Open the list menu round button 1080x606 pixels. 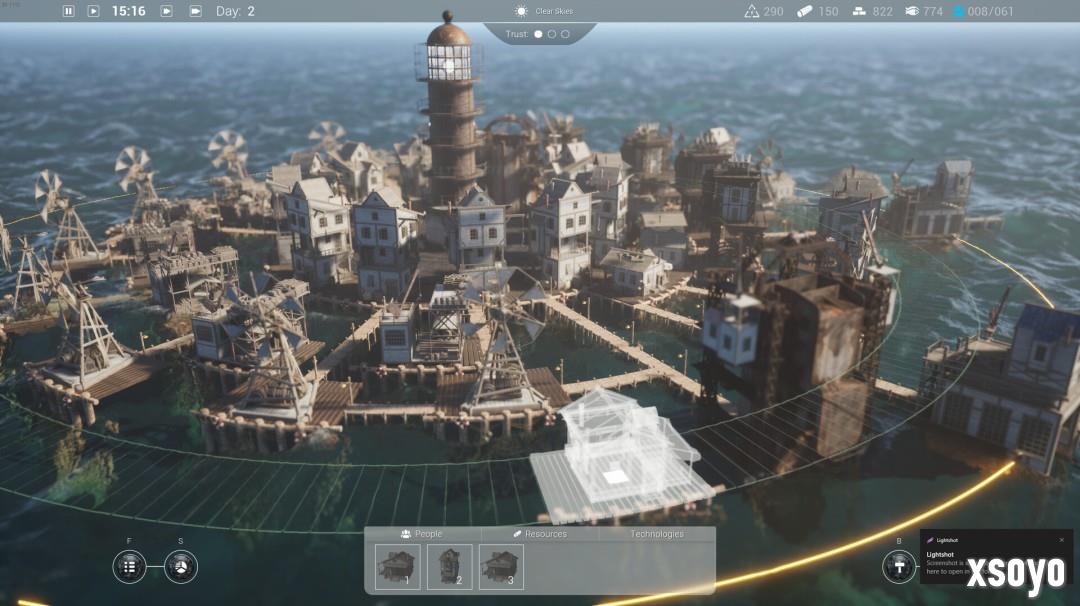click(x=129, y=566)
